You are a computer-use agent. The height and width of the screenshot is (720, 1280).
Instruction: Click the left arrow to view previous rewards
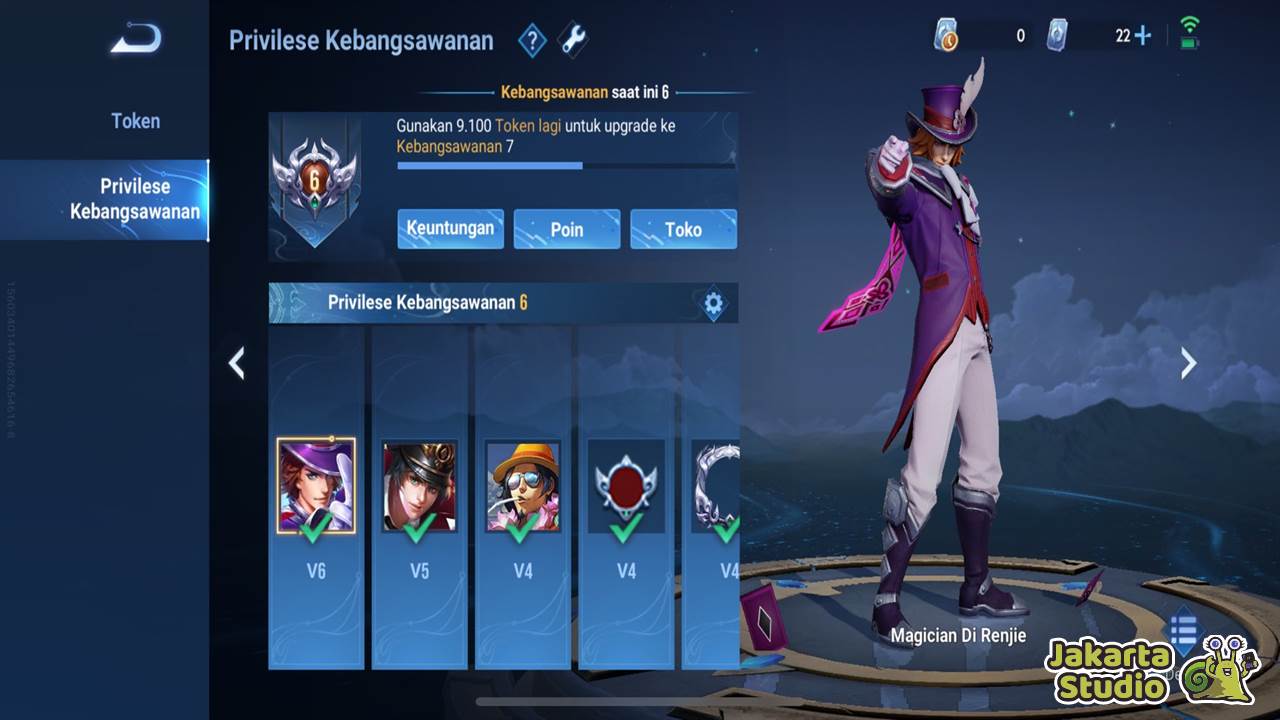pos(237,363)
